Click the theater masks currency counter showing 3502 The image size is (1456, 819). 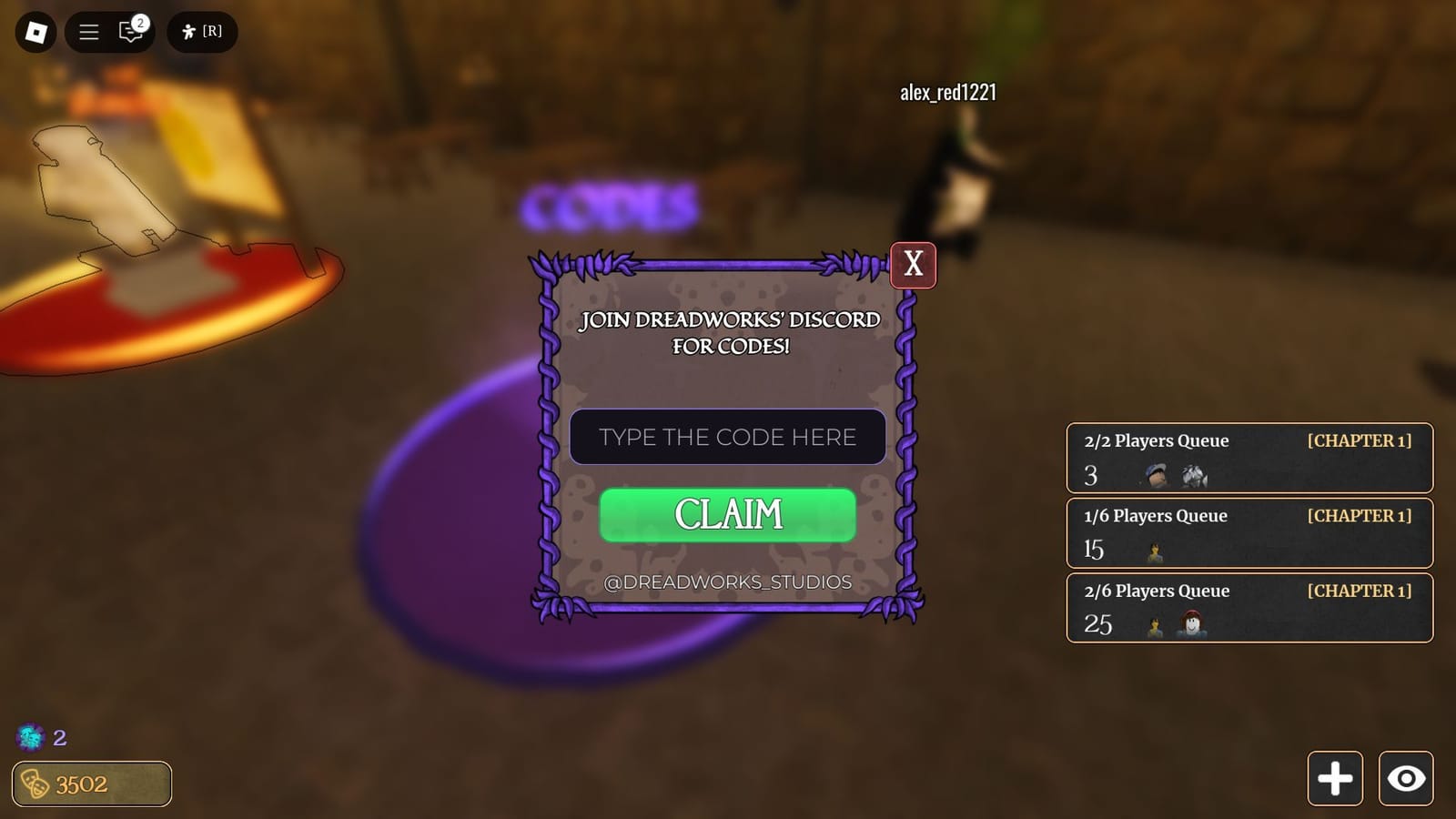pos(90,784)
